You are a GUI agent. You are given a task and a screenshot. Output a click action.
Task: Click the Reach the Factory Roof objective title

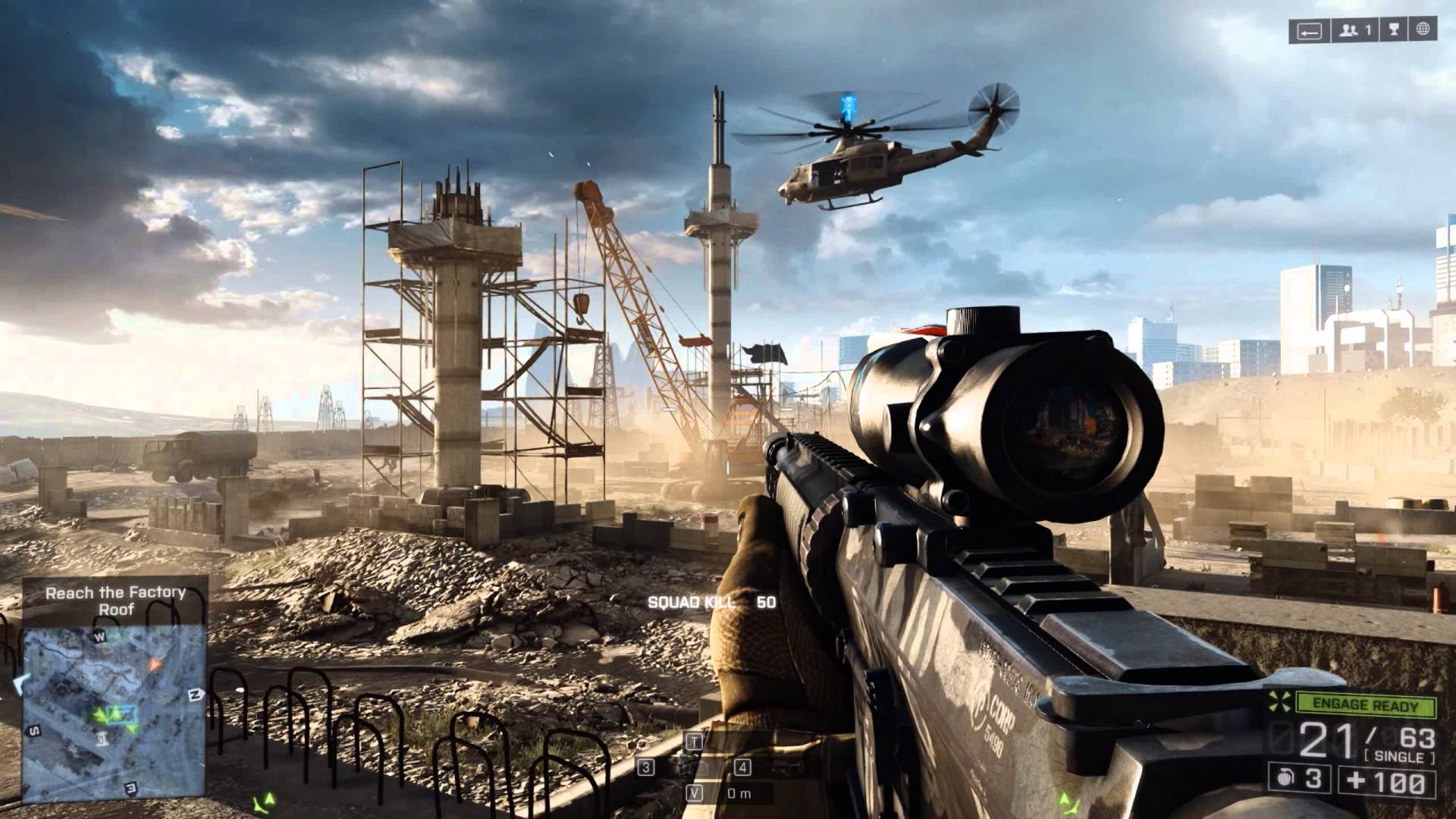point(117,601)
